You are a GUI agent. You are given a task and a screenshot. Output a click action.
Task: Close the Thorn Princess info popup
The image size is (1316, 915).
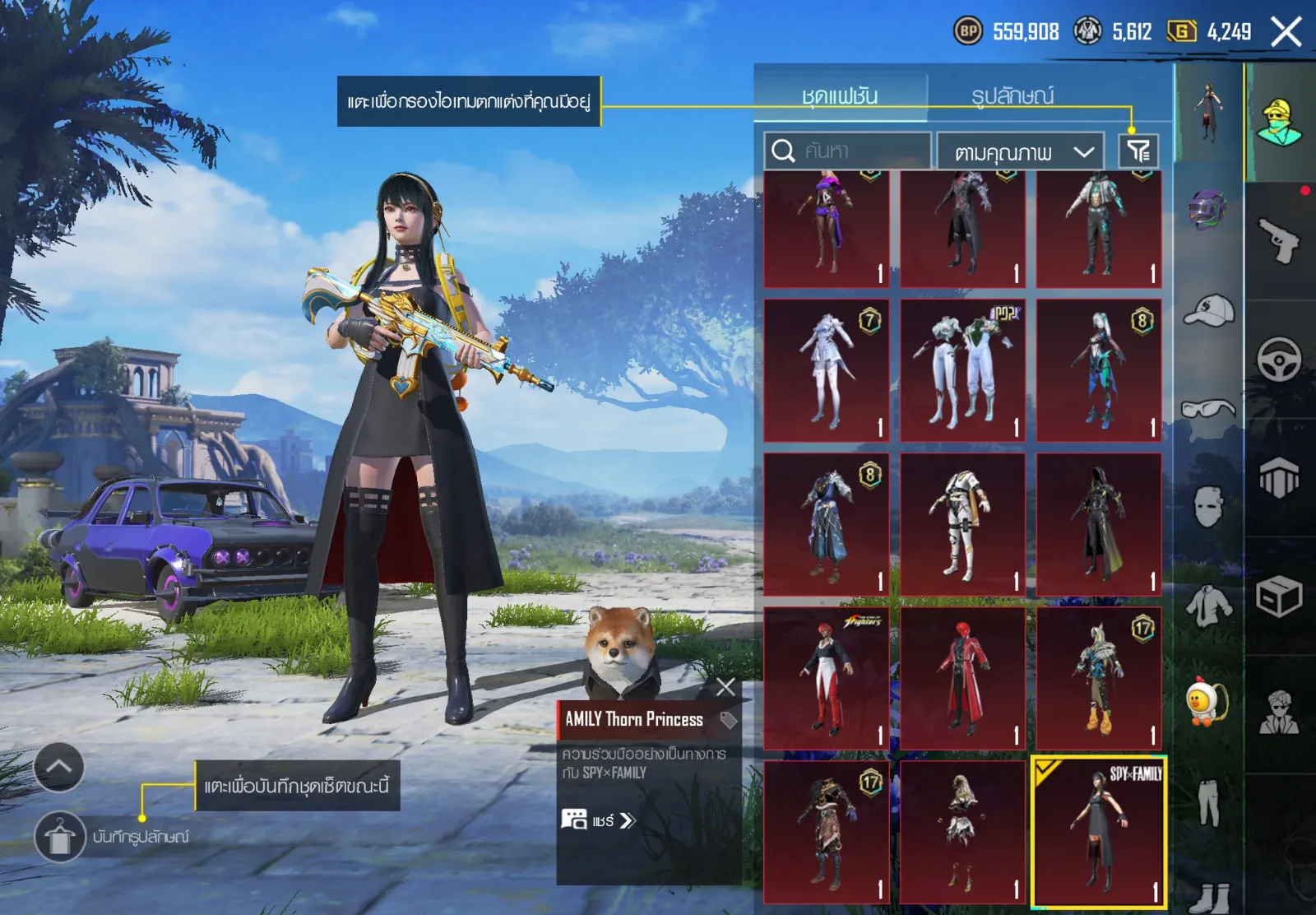[725, 687]
